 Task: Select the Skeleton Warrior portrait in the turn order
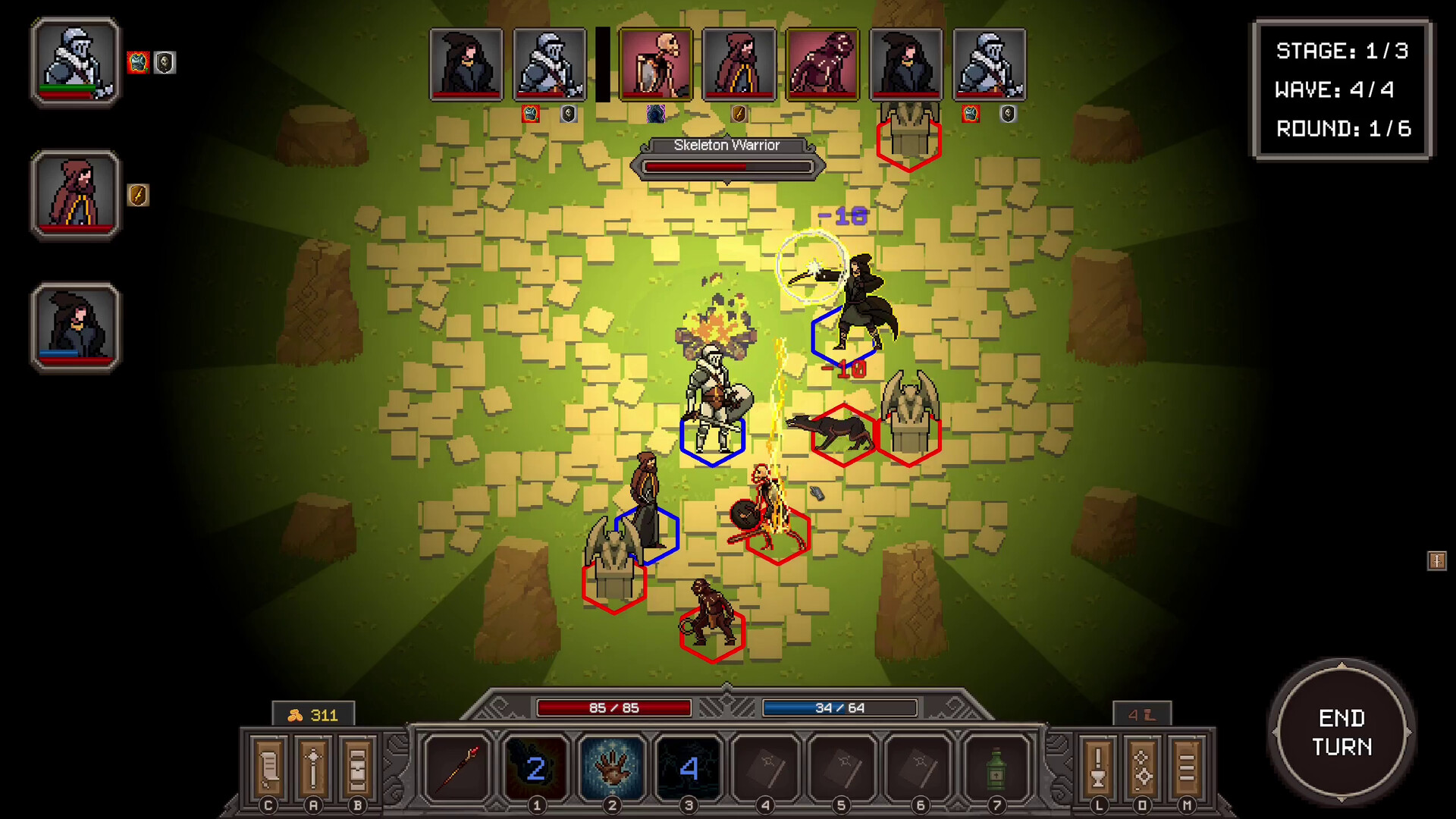656,64
